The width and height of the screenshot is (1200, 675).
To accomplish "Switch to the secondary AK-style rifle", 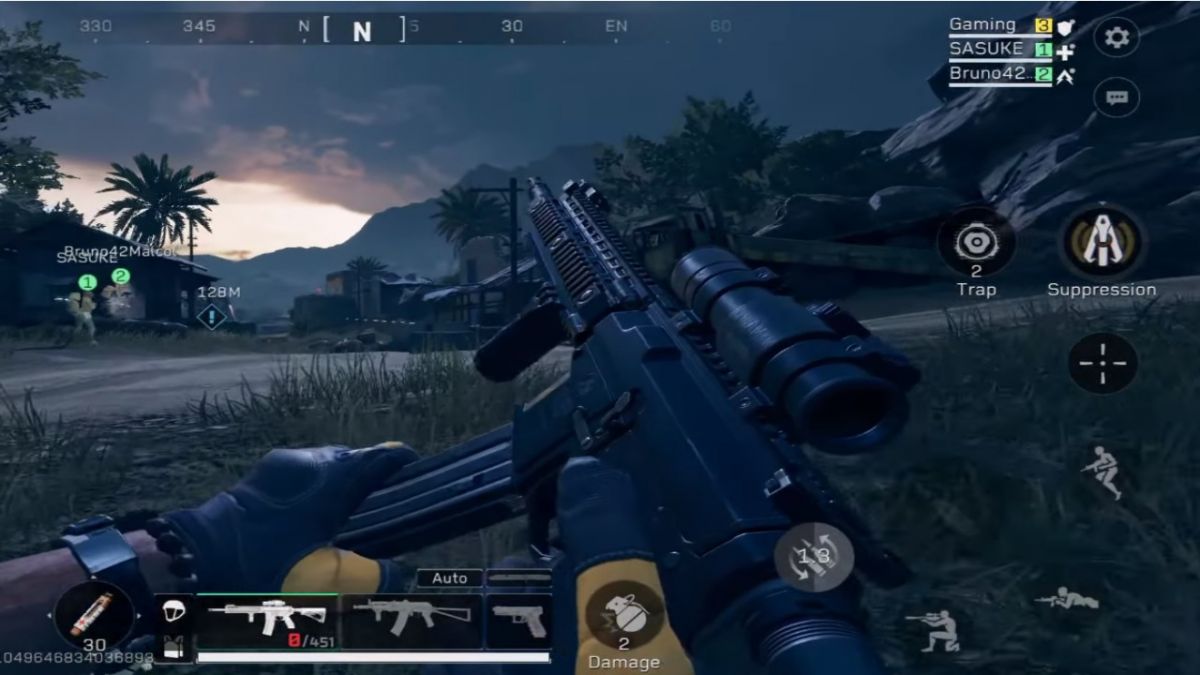I will tap(412, 620).
